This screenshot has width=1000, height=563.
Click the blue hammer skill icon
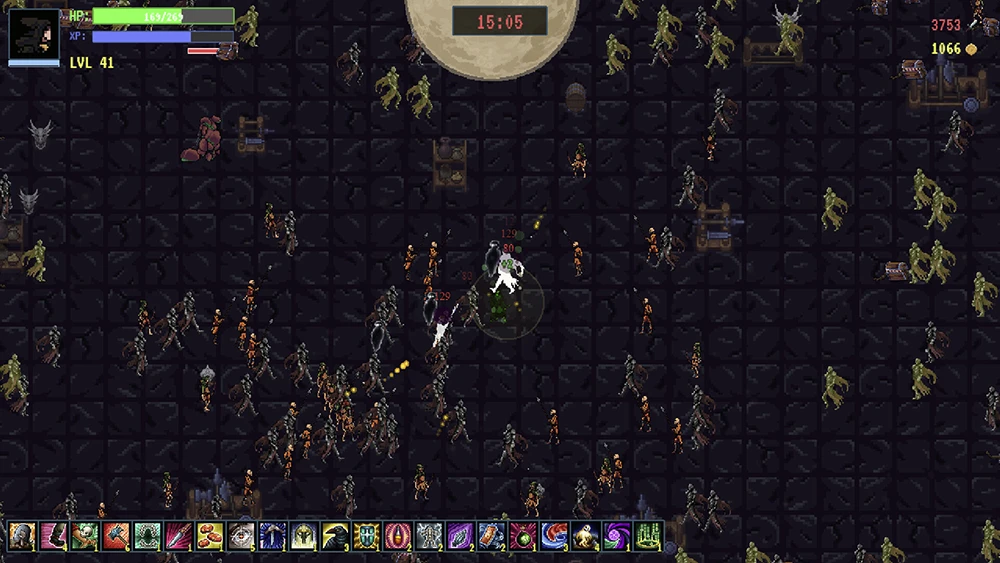(116, 536)
